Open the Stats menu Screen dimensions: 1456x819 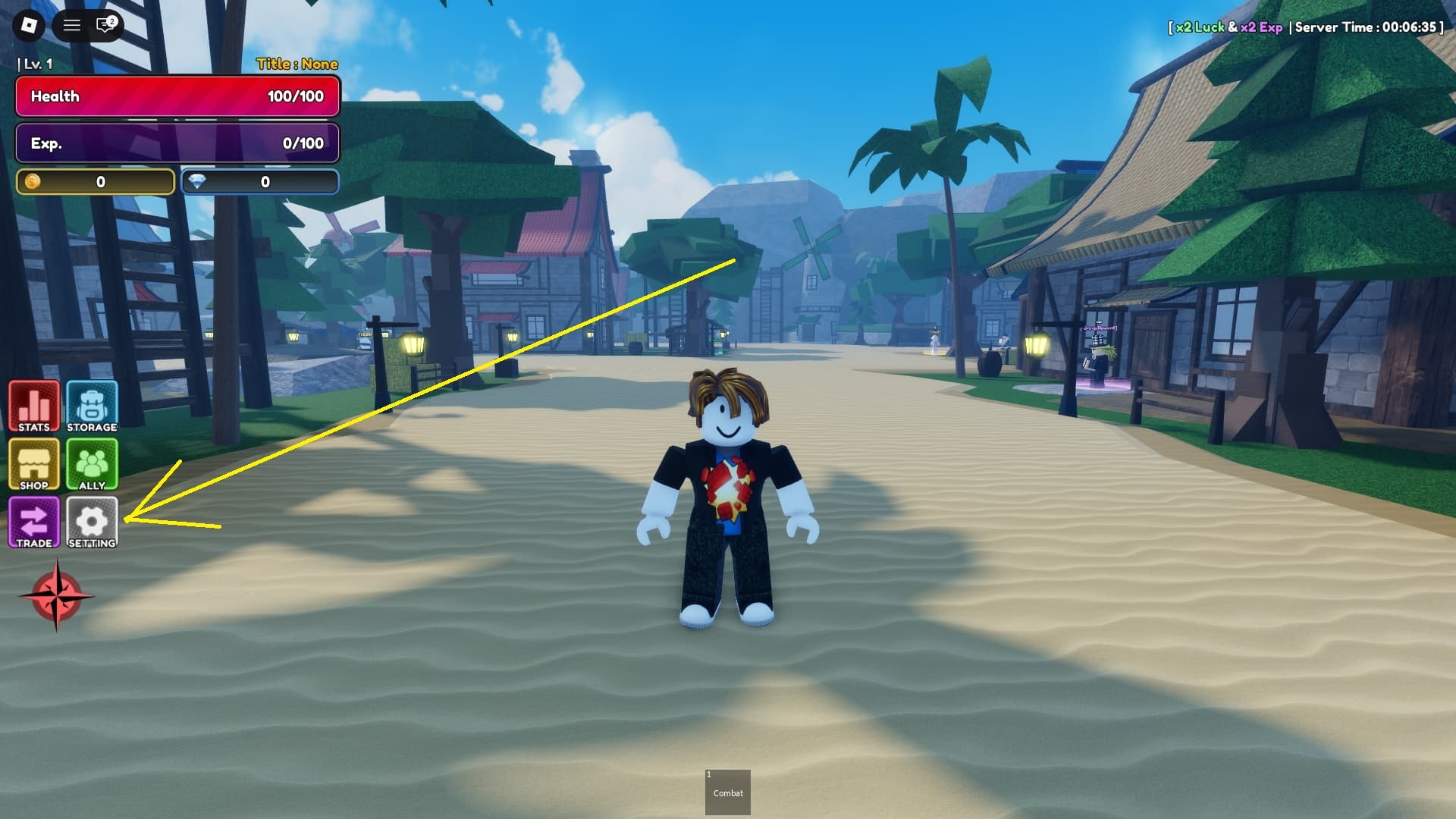click(x=34, y=406)
